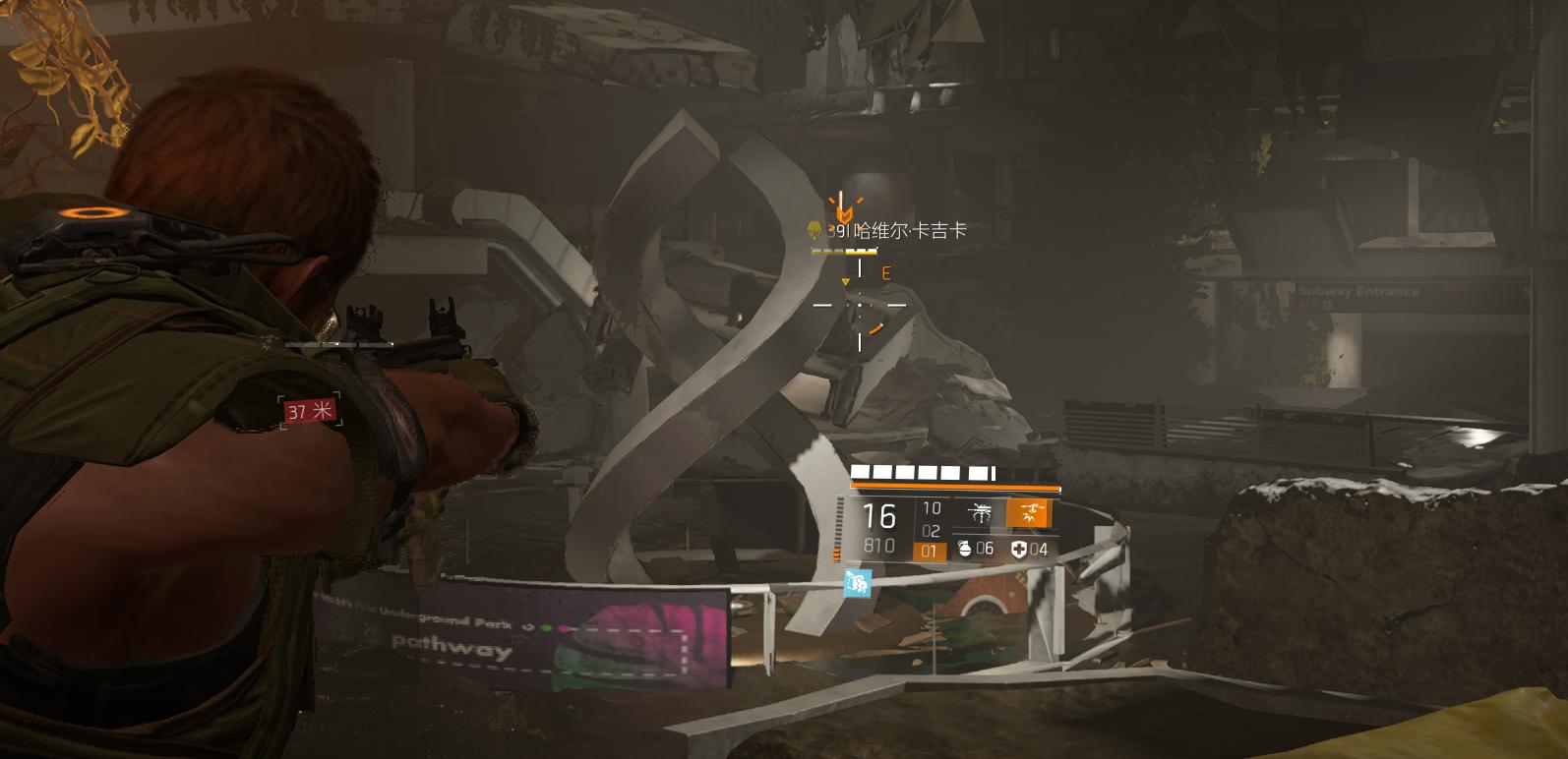The height and width of the screenshot is (759, 1568).
Task: Click the blue in-cover status icon
Action: coord(857,584)
